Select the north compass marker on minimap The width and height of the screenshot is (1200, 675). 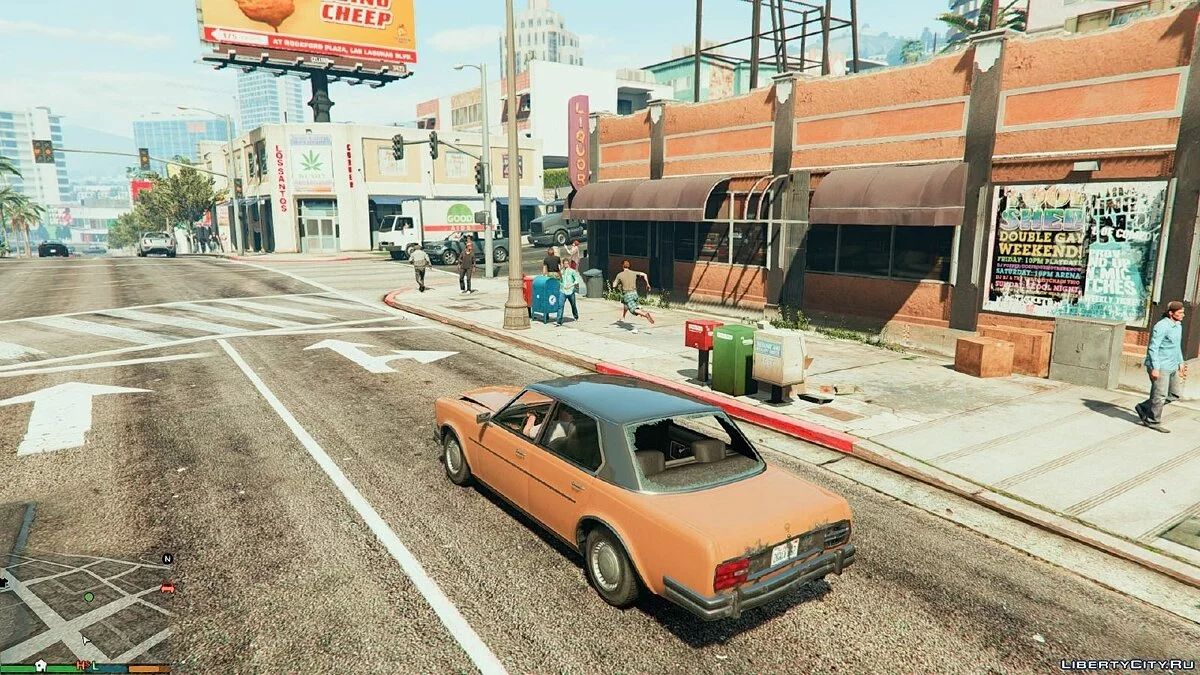[x=167, y=558]
